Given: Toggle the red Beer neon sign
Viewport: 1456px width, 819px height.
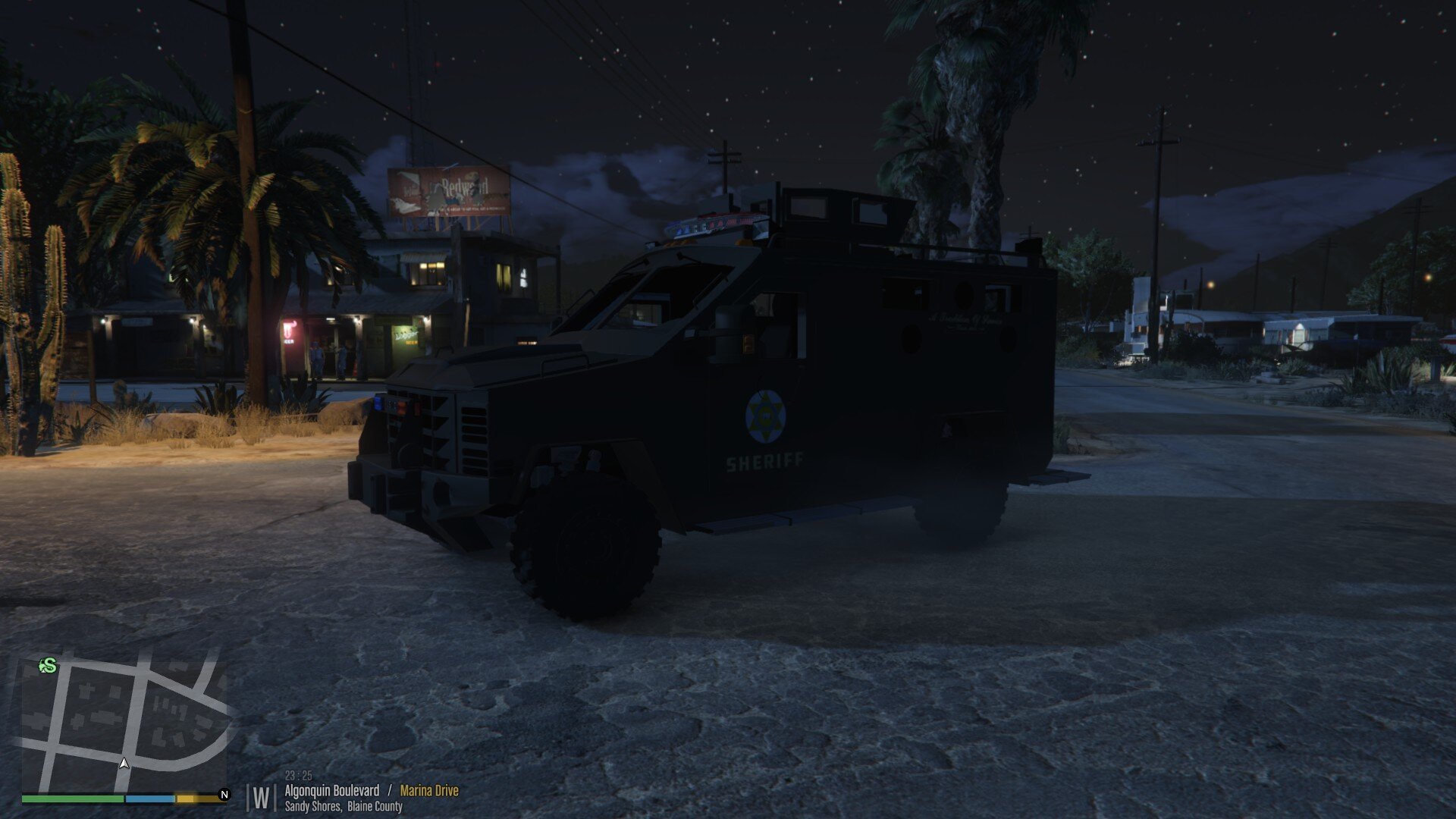Looking at the screenshot, I should click(289, 331).
